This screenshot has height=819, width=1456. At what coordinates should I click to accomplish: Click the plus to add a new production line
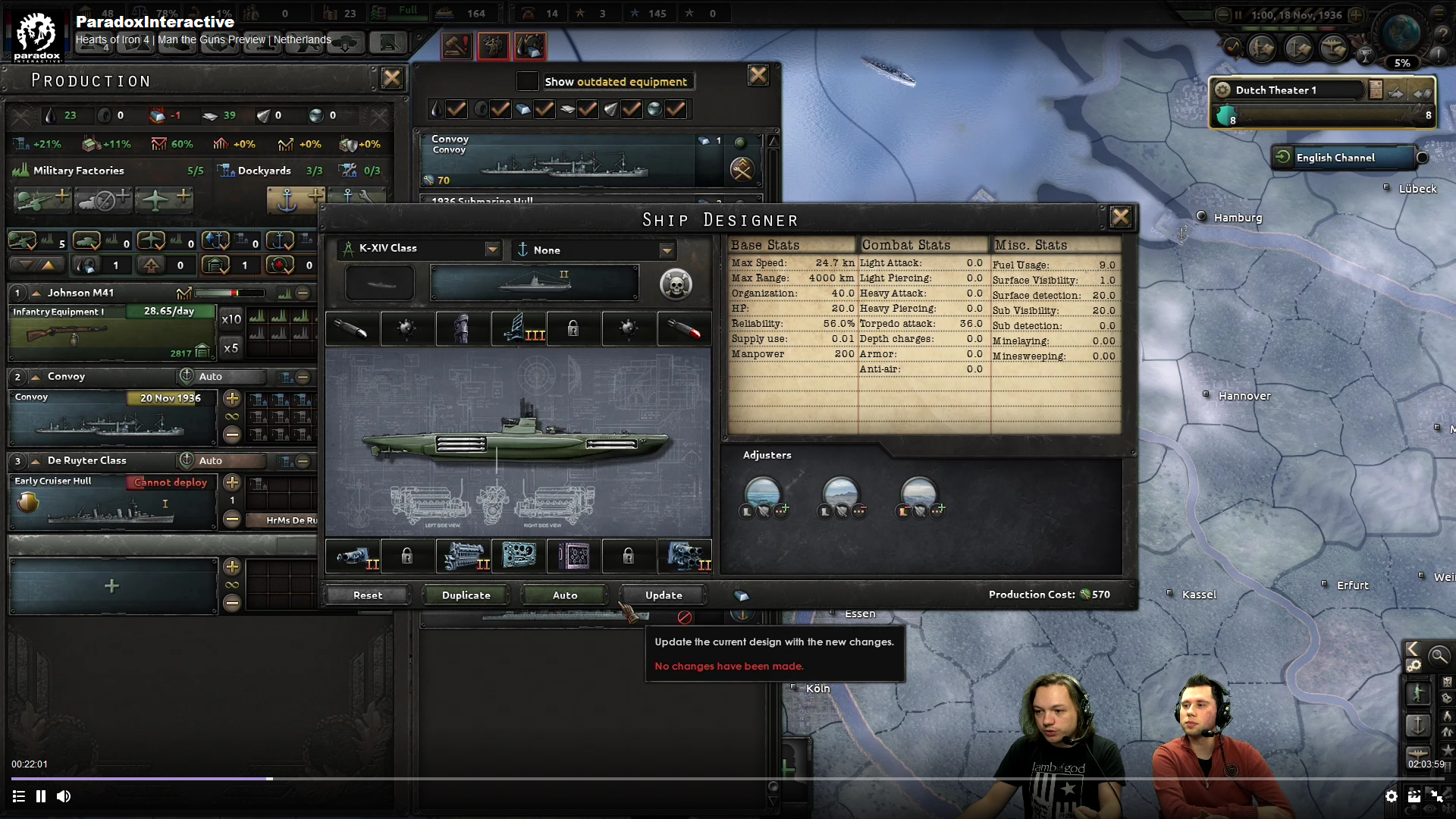pyautogui.click(x=111, y=585)
